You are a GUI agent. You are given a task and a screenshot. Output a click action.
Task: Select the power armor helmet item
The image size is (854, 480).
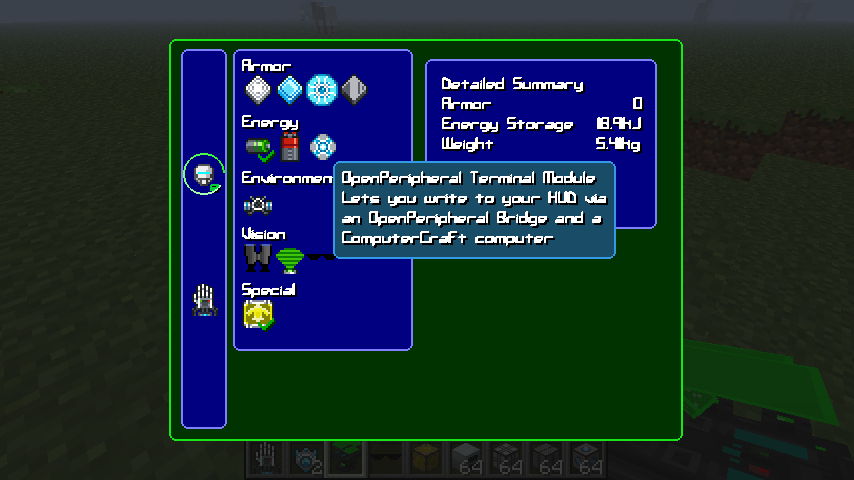[204, 176]
